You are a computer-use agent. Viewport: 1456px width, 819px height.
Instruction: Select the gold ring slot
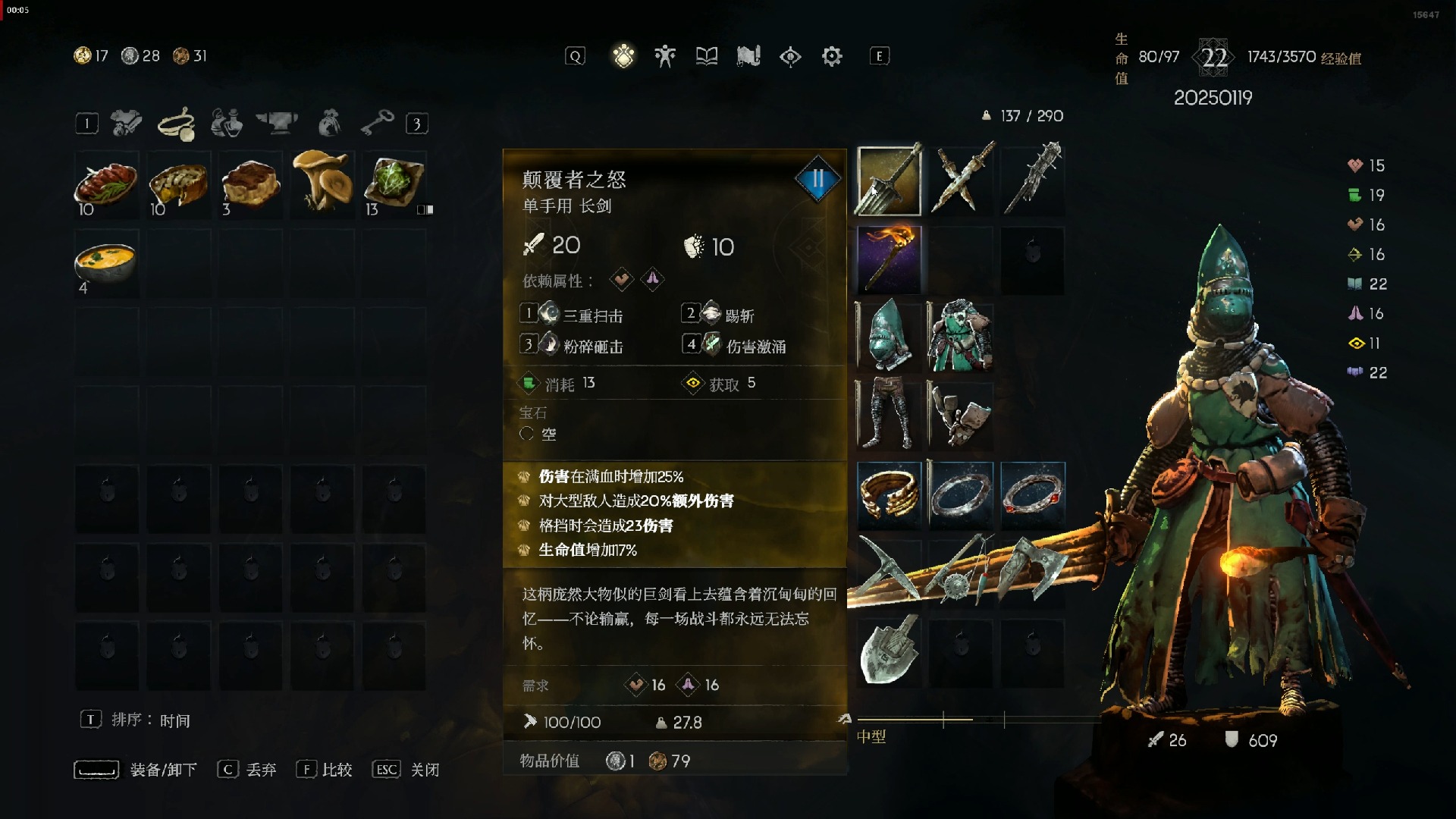(x=889, y=495)
